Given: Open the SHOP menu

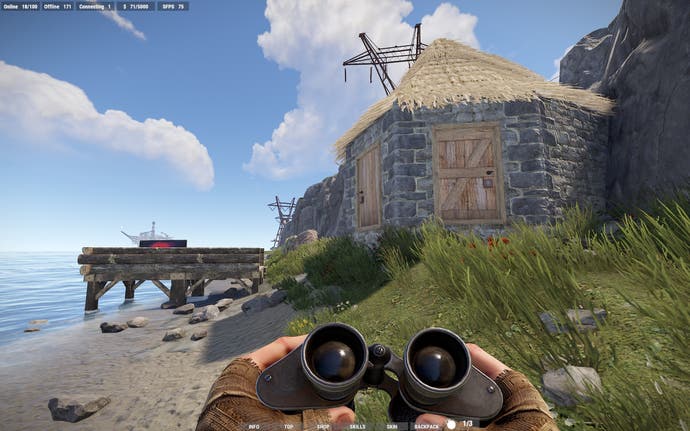Looking at the screenshot, I should 323,425.
